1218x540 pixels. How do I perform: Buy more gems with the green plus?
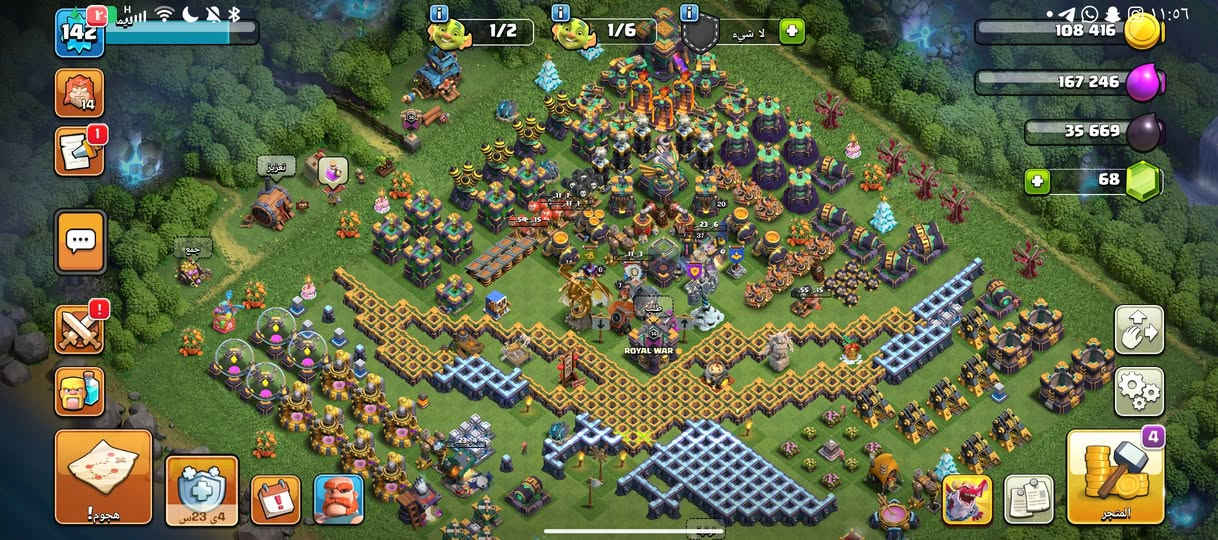[1038, 182]
